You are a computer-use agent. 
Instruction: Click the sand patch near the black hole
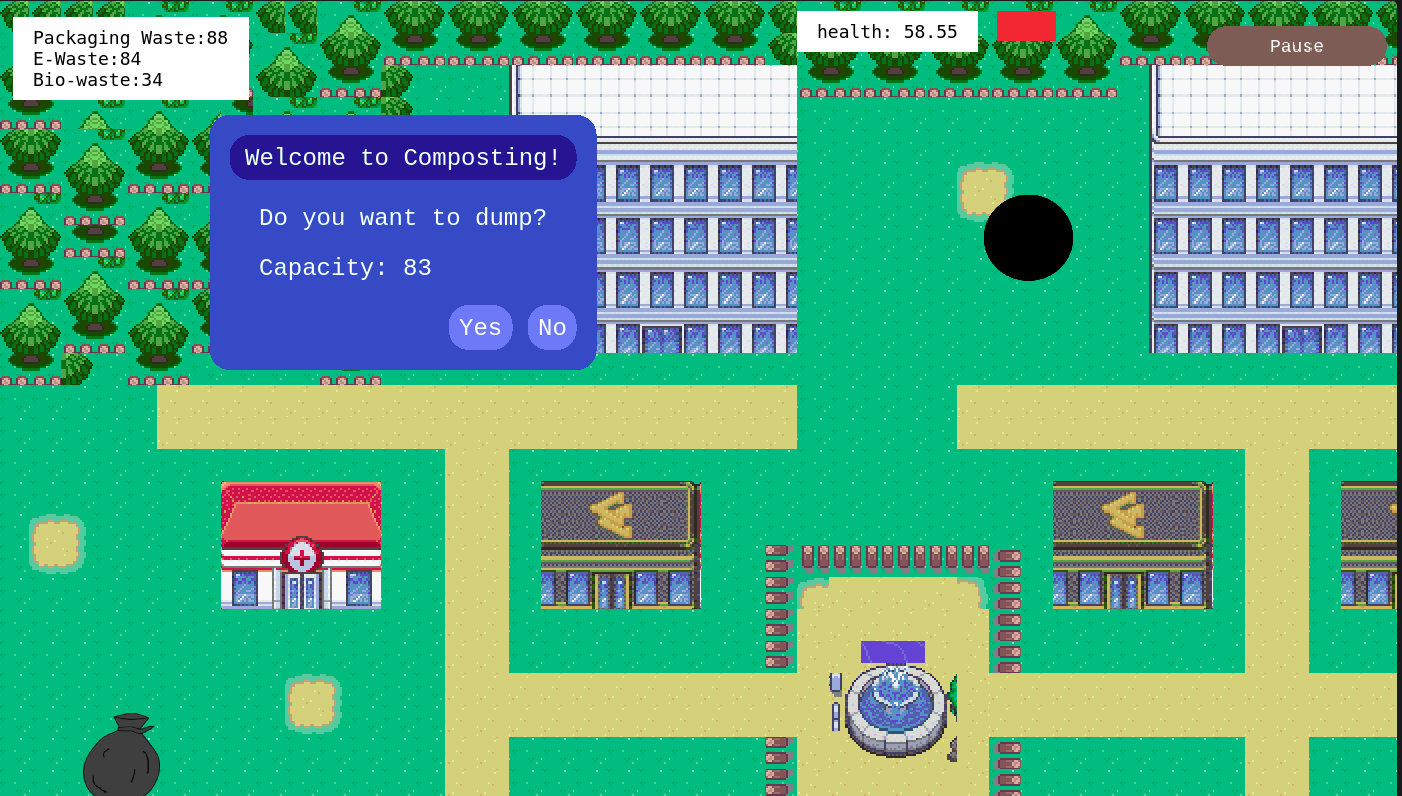(985, 188)
